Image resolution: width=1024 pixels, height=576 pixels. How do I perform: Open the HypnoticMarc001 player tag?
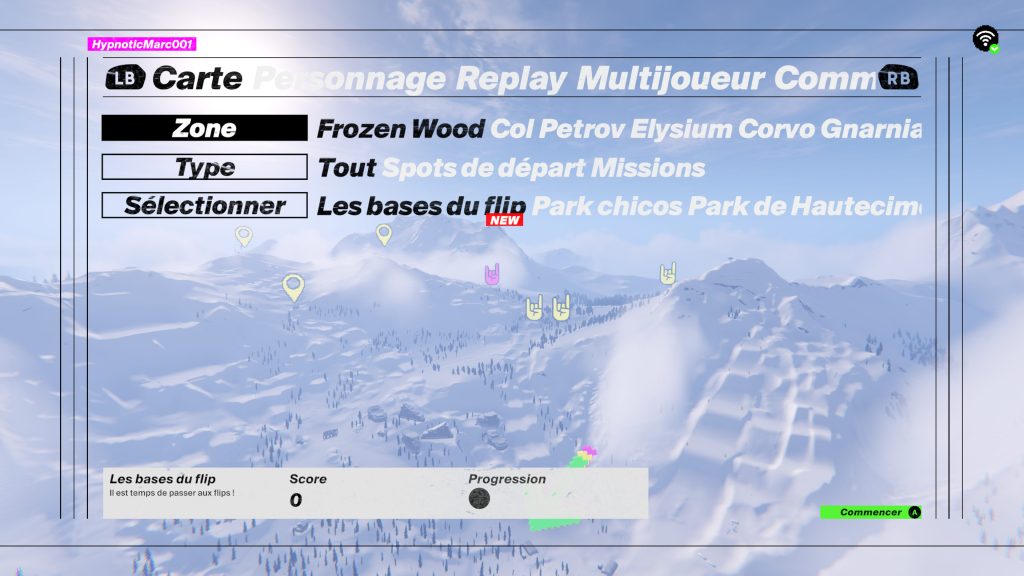point(141,44)
